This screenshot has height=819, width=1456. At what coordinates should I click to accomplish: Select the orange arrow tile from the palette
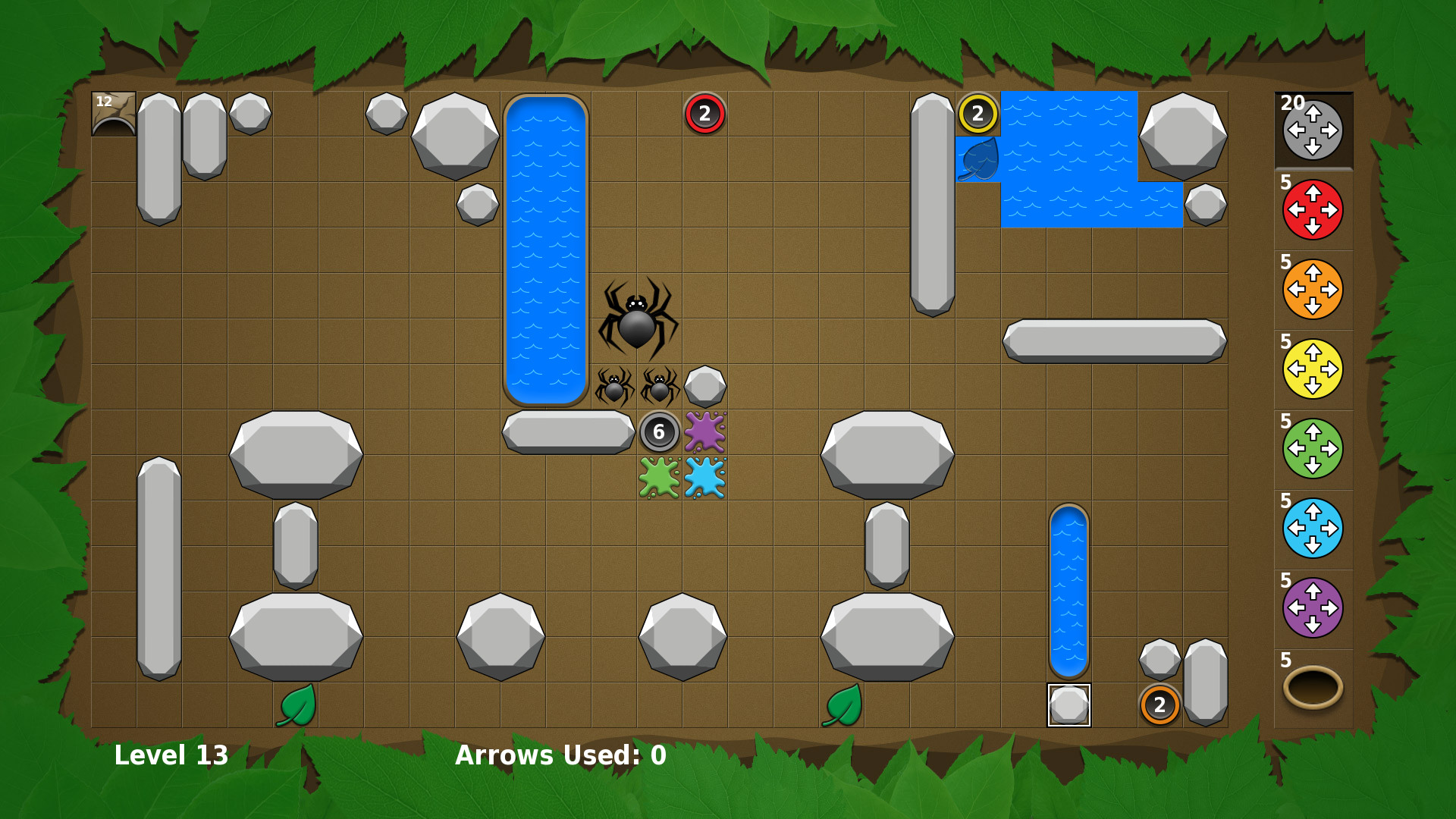click(1313, 289)
